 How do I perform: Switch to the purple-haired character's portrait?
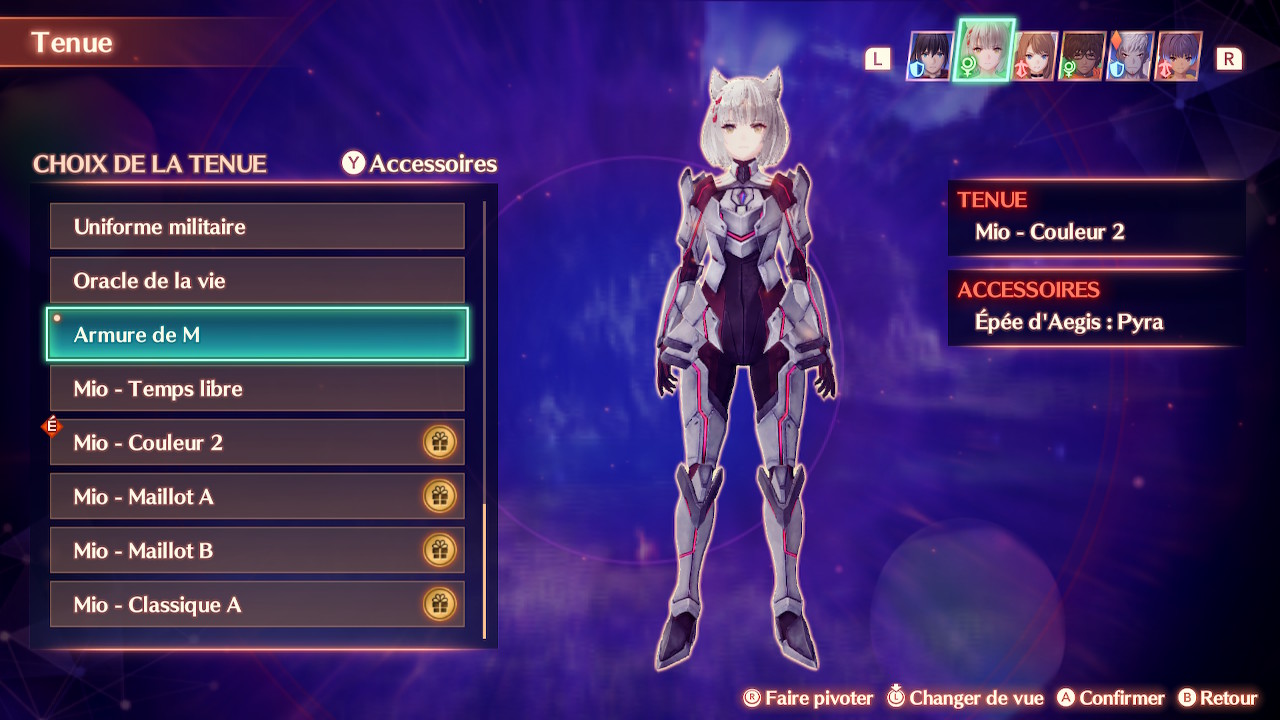pos(1178,56)
